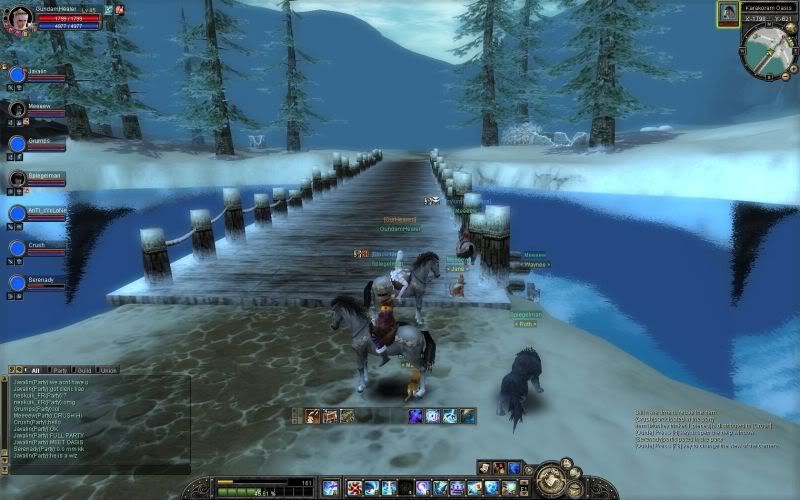Click the GundamHealer player portrait
800x500 pixels.
point(20,18)
